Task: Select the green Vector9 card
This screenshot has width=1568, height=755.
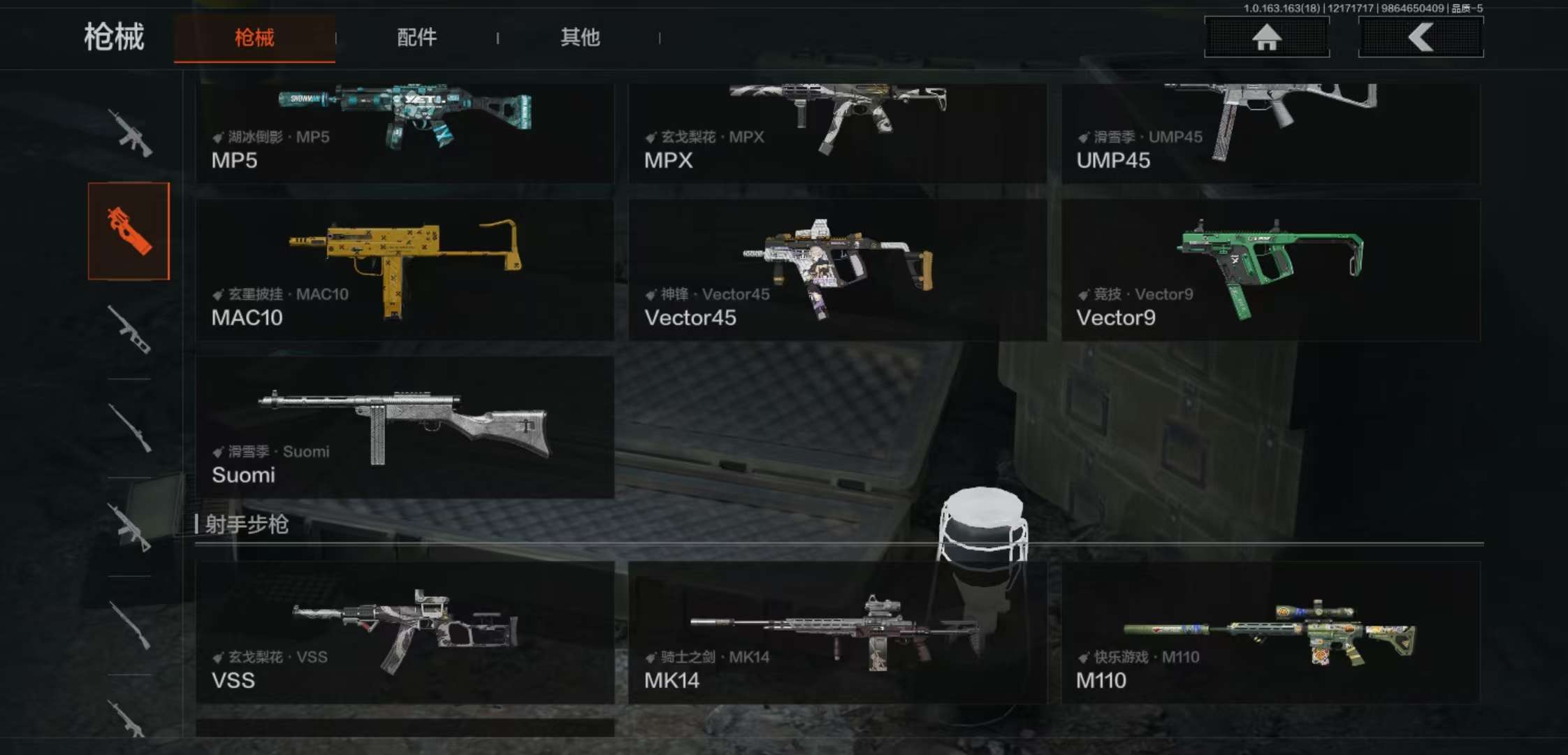Action: 1270,270
